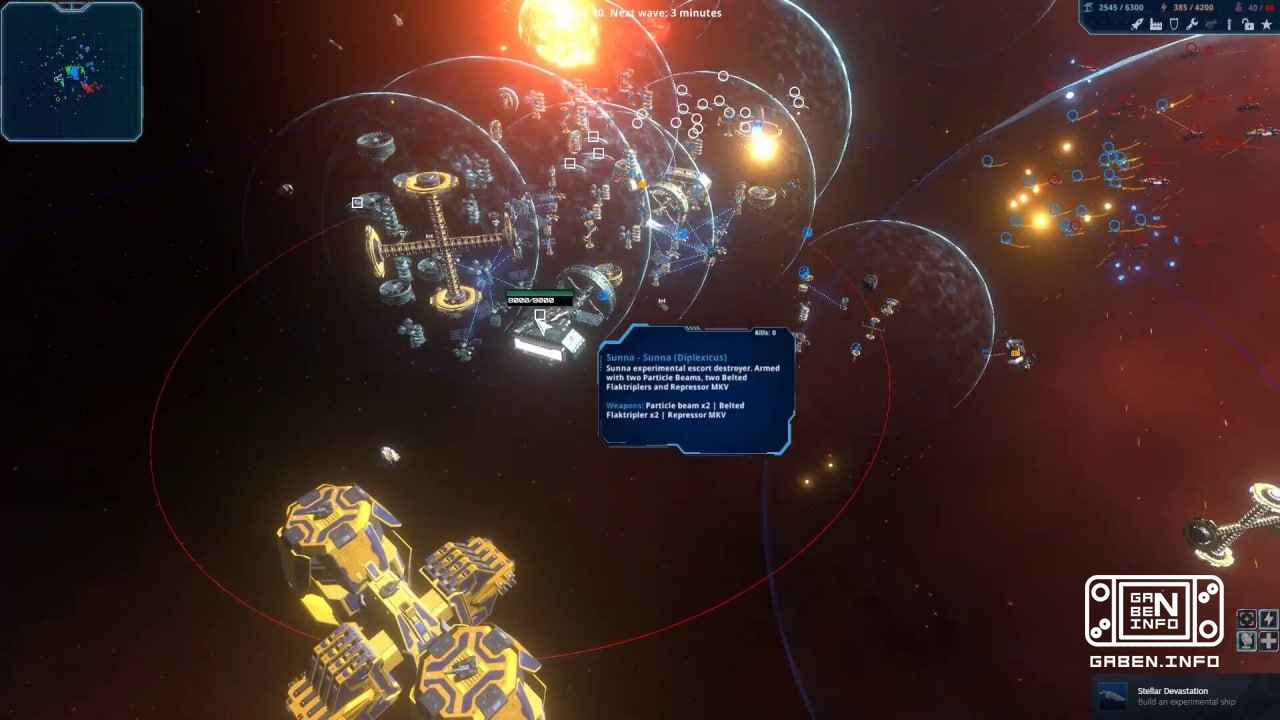1280x720 pixels.
Task: Select the wrench repair tool icon
Action: click(x=1192, y=24)
